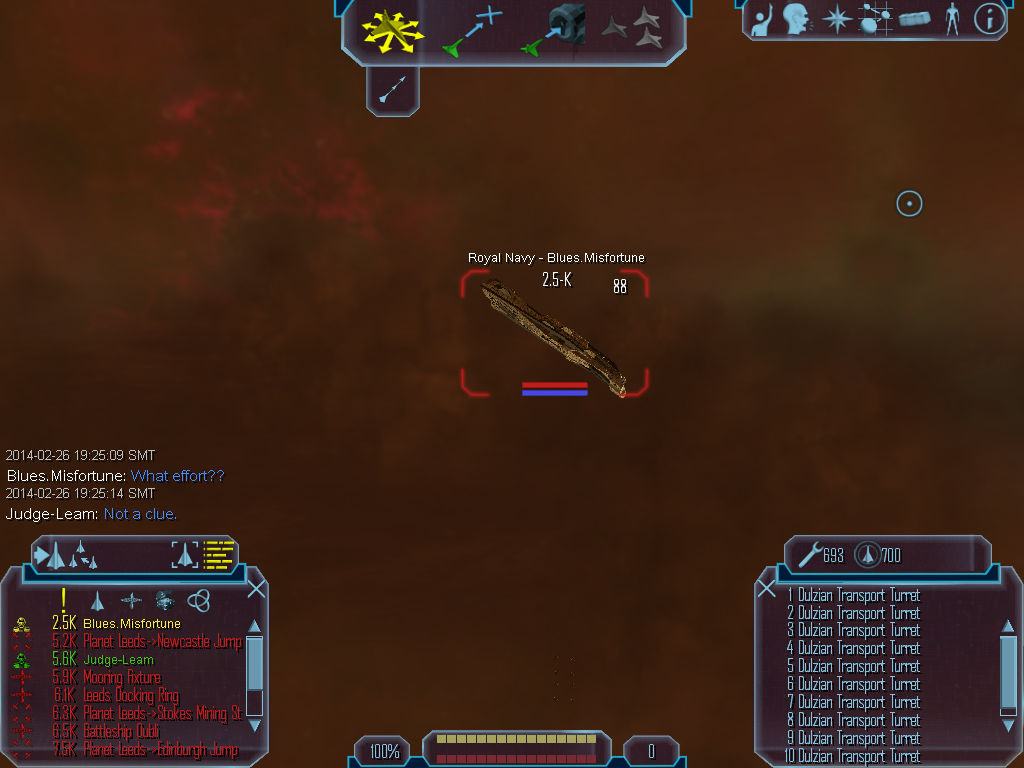Image resolution: width=1024 pixels, height=768 pixels.
Task: Use the wrench repair icon
Action: pos(809,555)
